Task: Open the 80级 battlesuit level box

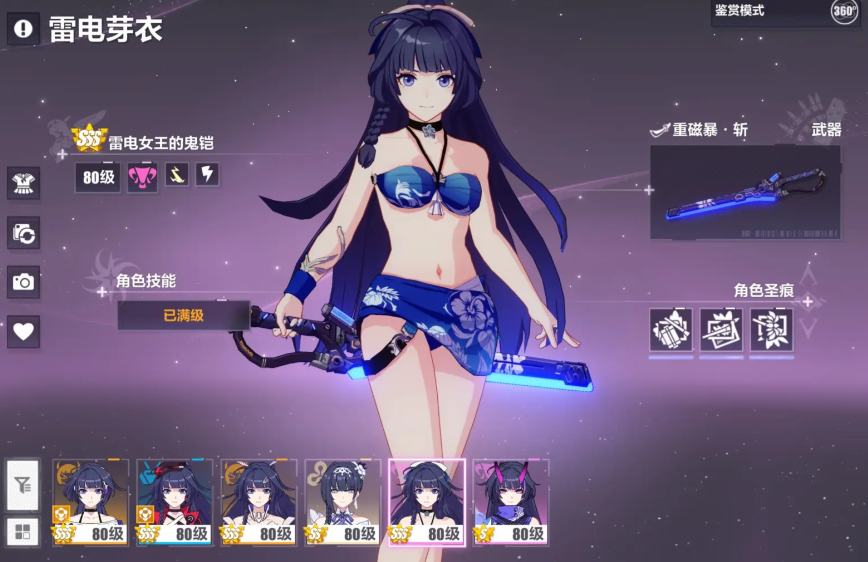Action: tap(99, 177)
